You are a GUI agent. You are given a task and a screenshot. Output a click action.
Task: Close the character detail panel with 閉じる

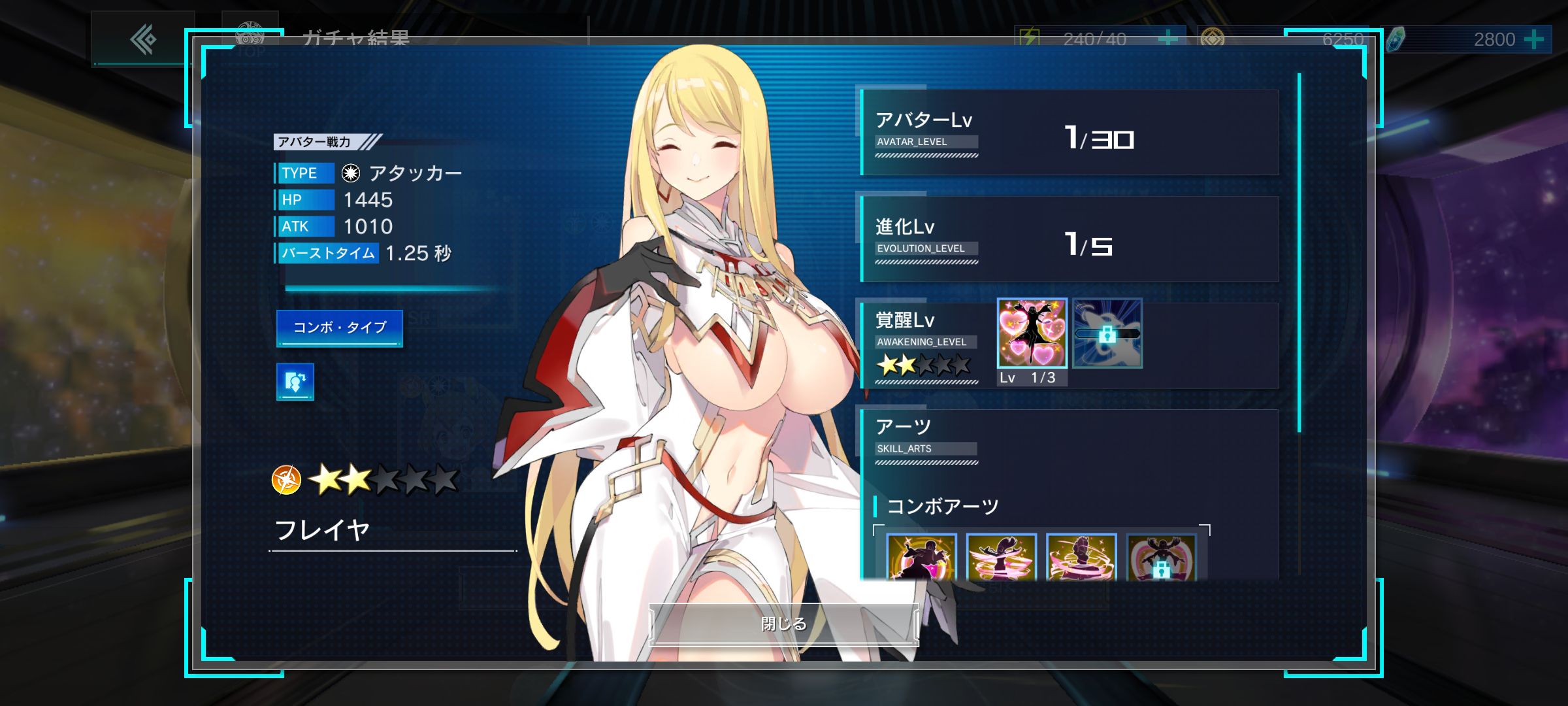tap(783, 624)
